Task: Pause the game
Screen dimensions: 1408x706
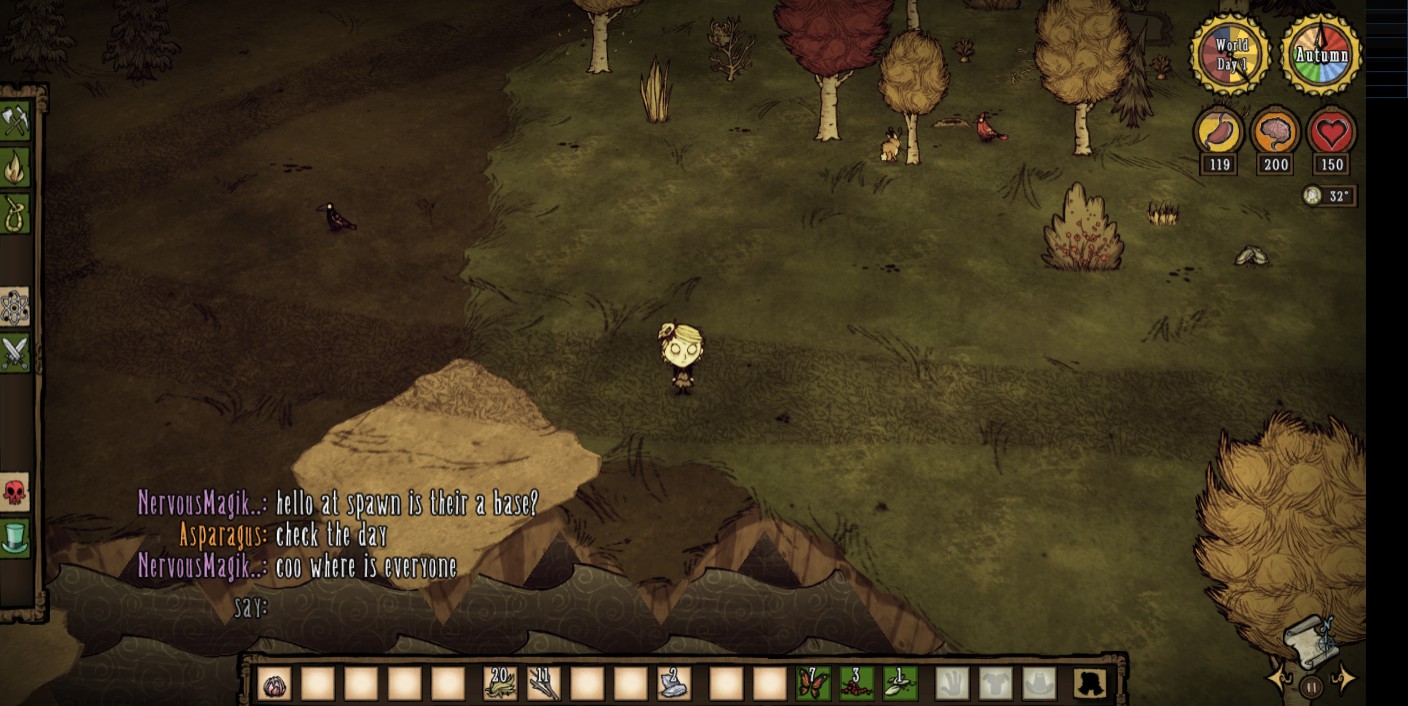Action: pos(1312,687)
